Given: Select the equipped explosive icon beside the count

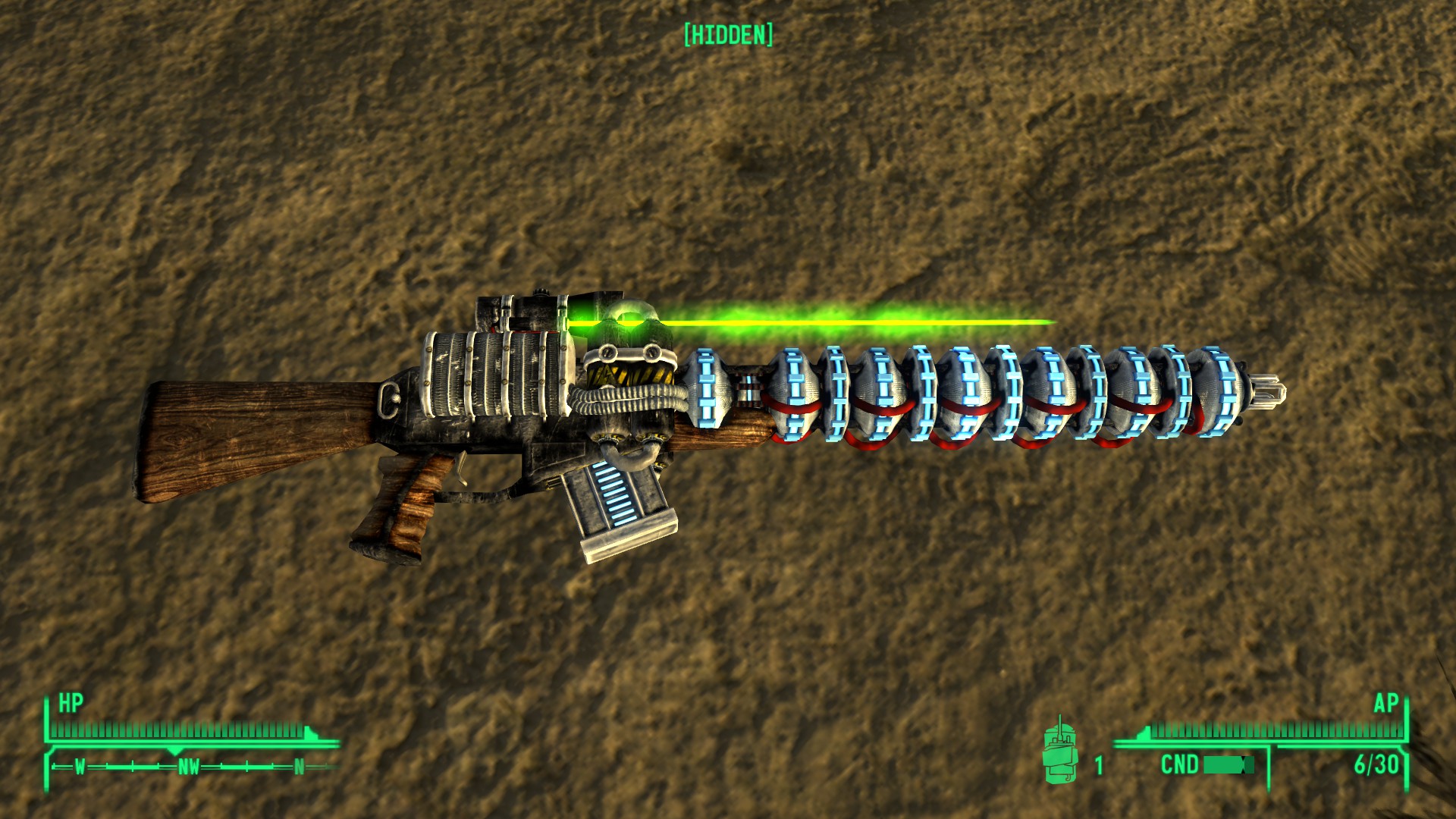Looking at the screenshot, I should point(1060,752).
